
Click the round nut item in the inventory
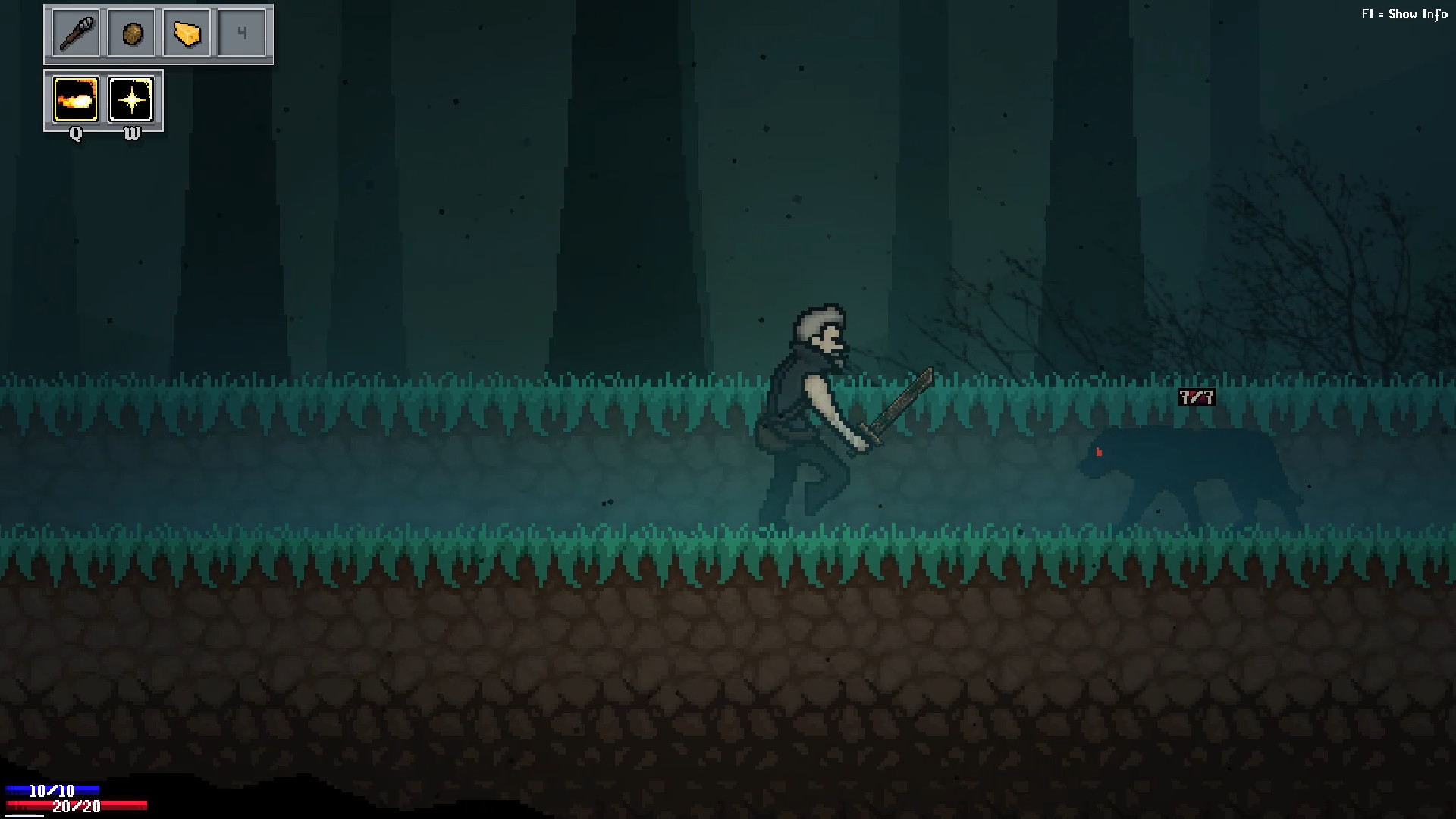coord(131,33)
